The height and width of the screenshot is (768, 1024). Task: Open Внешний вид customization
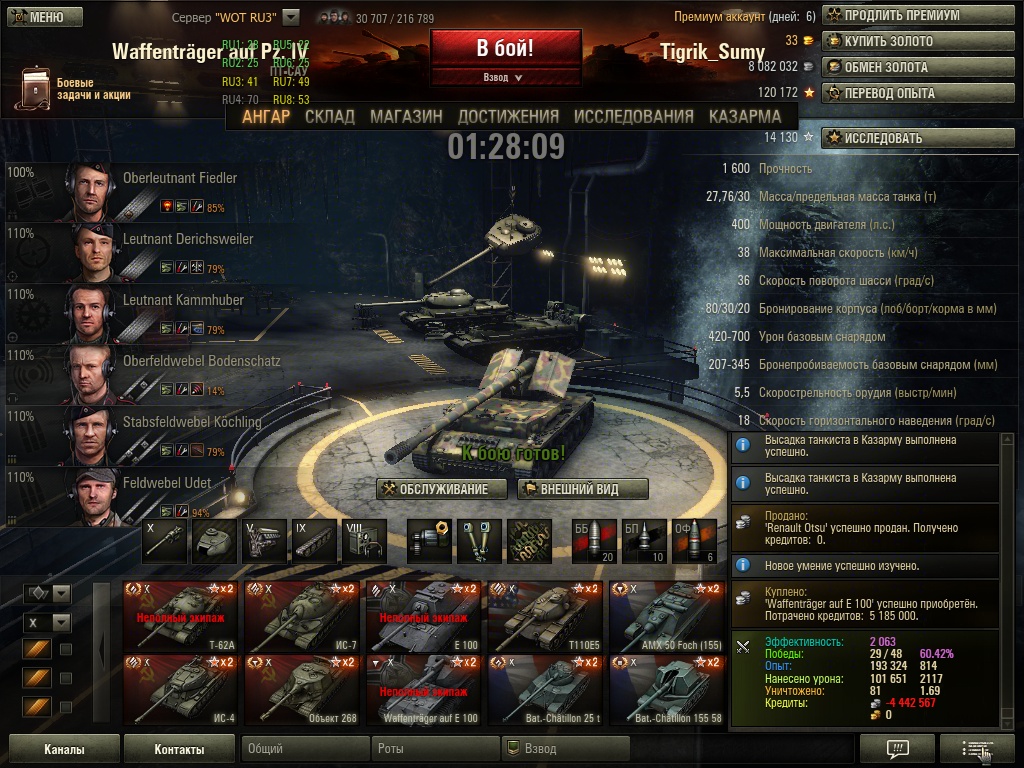click(583, 489)
